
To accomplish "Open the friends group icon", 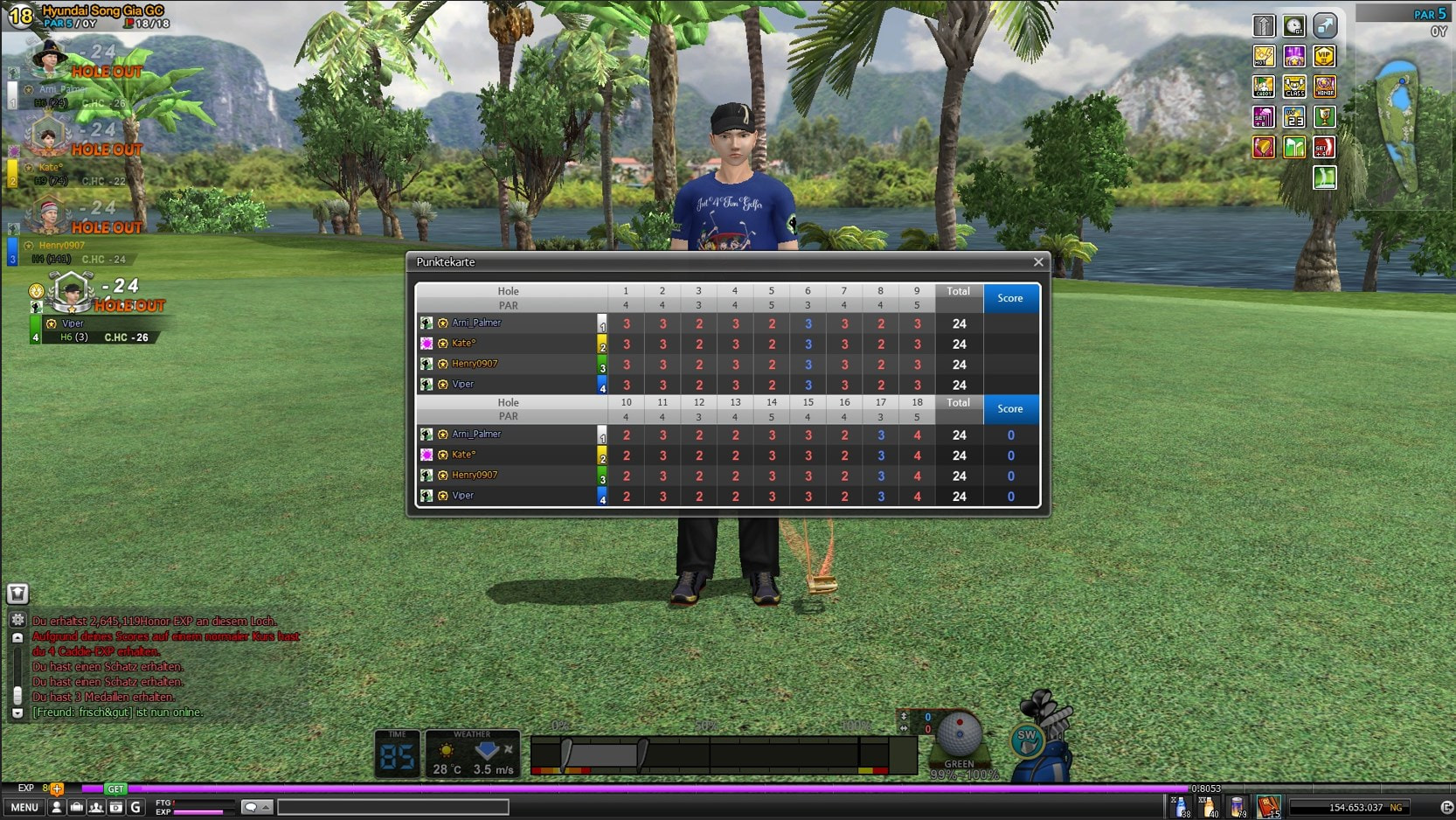I will click(x=96, y=807).
